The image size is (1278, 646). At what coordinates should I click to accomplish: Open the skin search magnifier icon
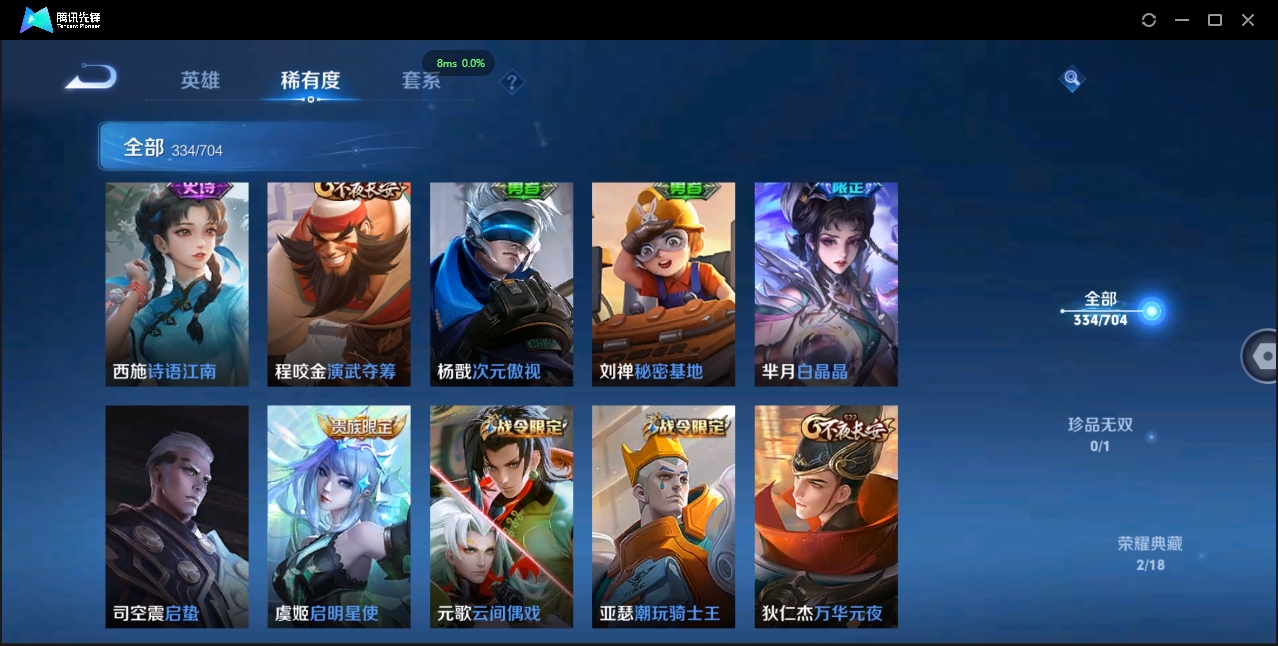(x=1071, y=78)
